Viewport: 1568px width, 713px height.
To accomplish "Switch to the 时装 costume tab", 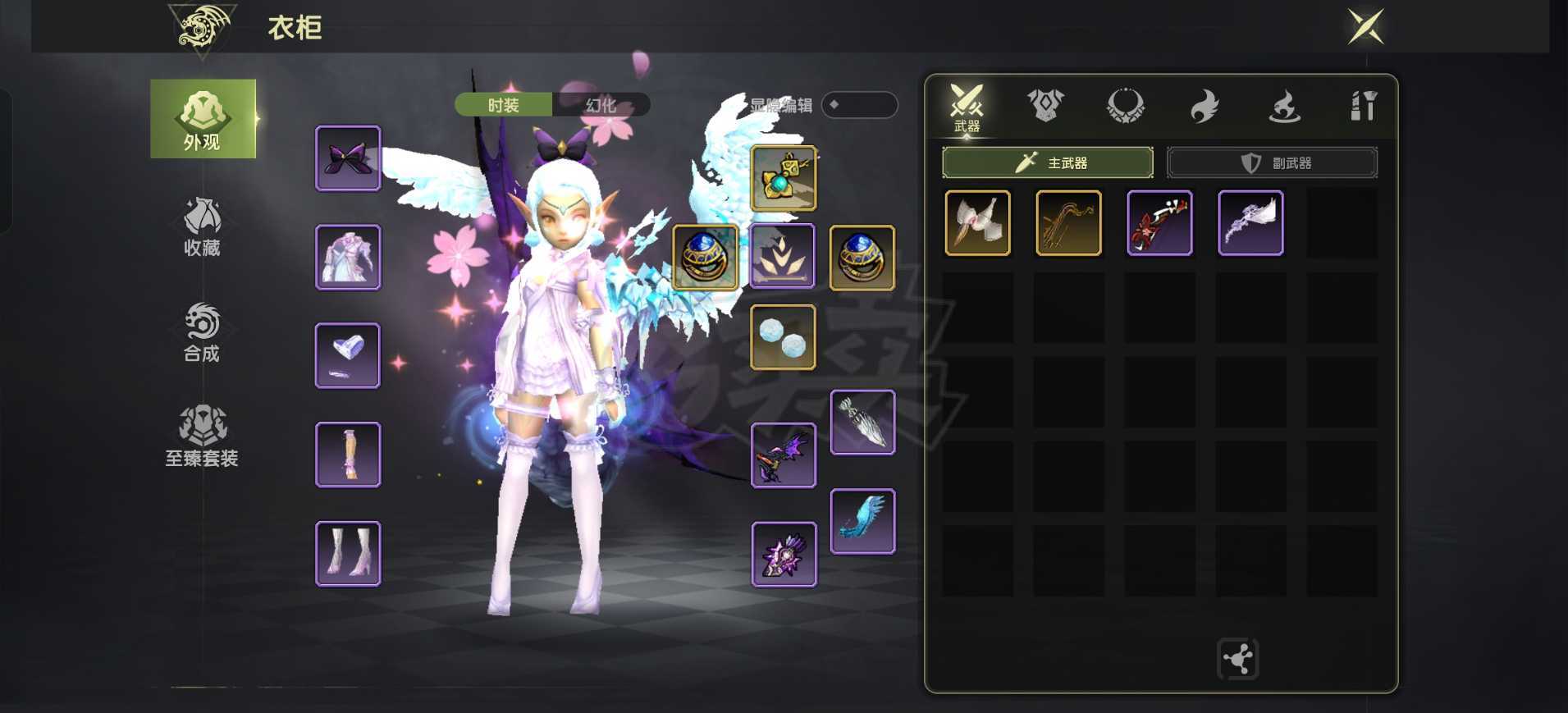I will [x=503, y=105].
